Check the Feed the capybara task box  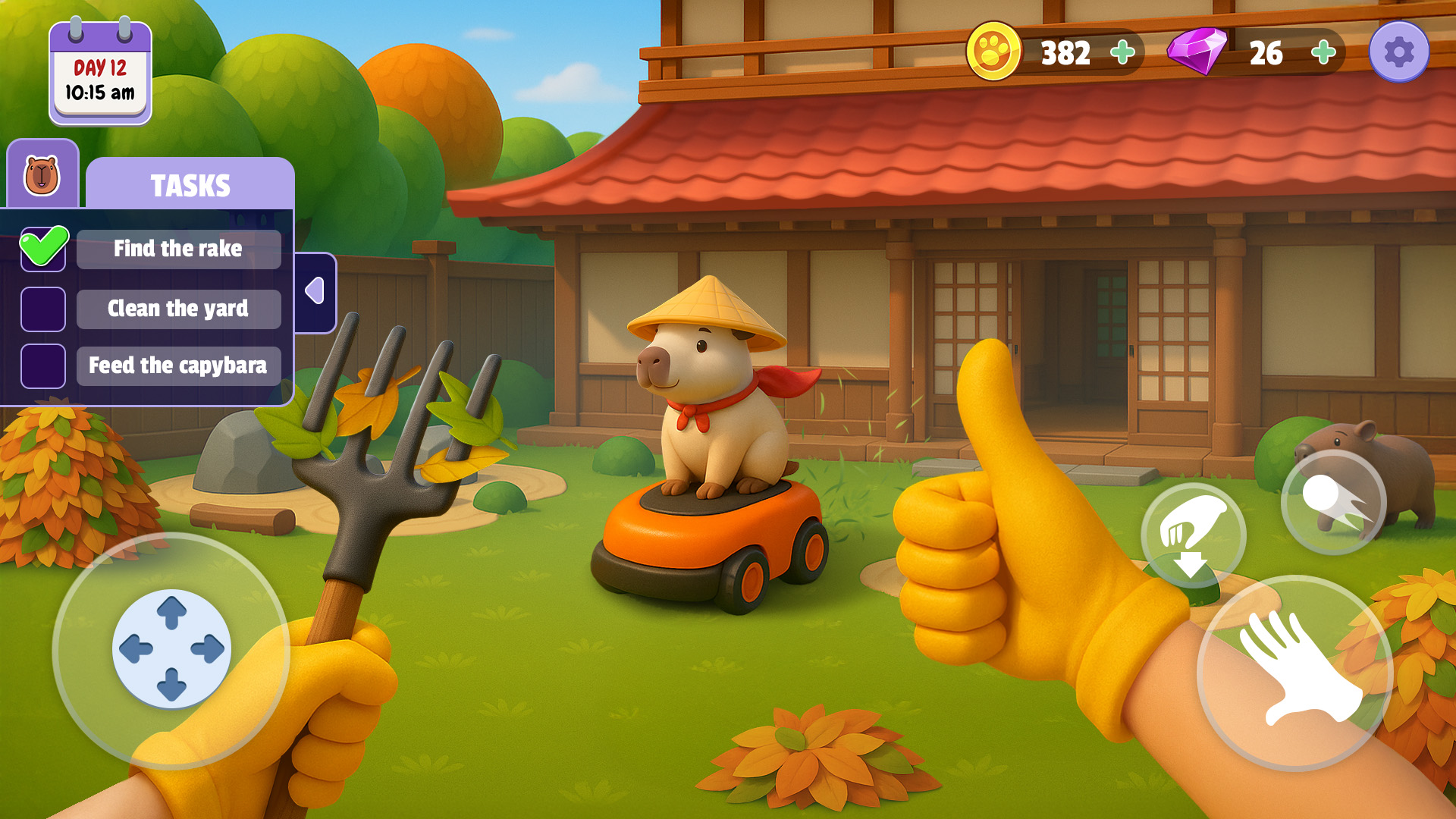pos(43,366)
